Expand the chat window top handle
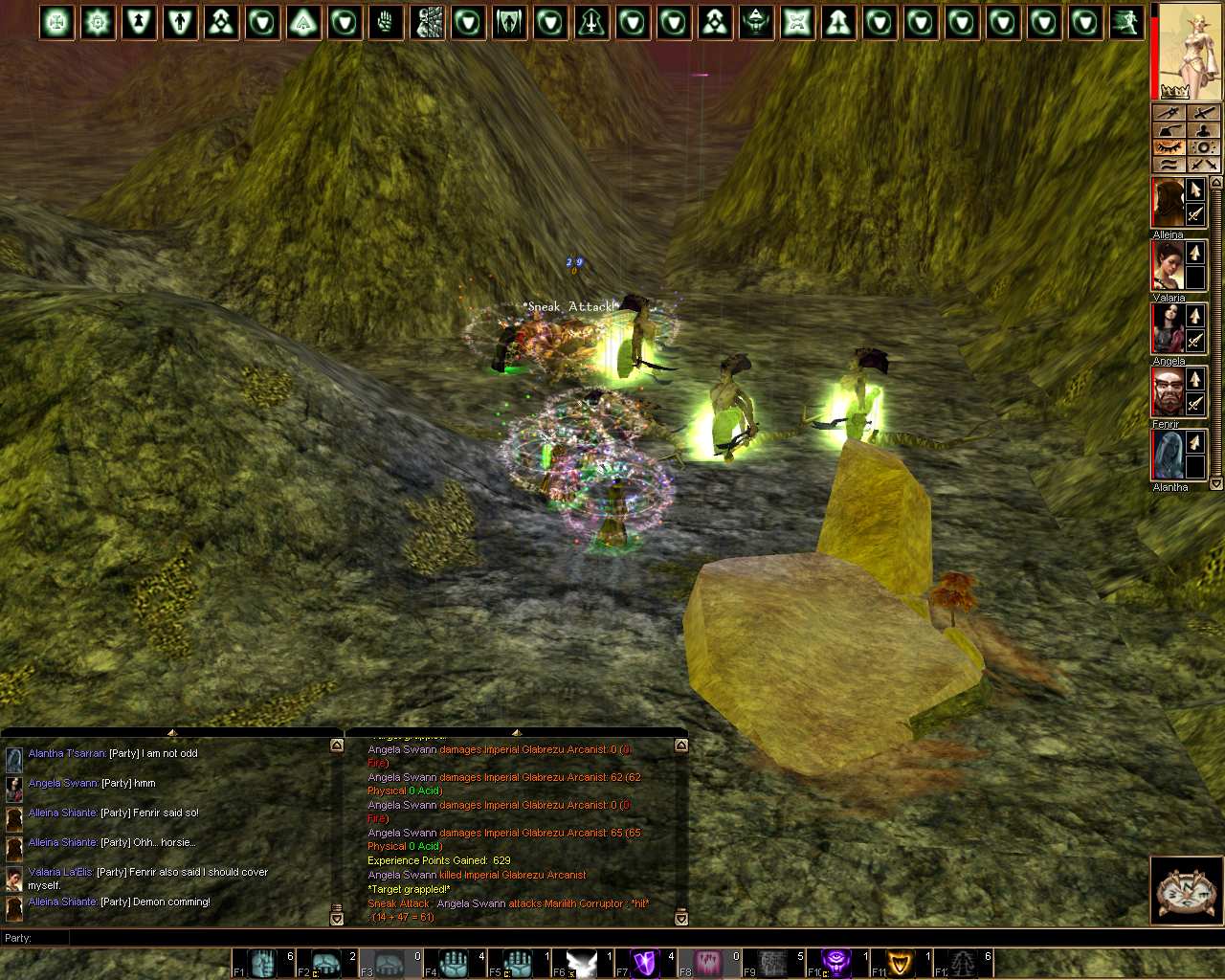The image size is (1225, 980). (172, 733)
